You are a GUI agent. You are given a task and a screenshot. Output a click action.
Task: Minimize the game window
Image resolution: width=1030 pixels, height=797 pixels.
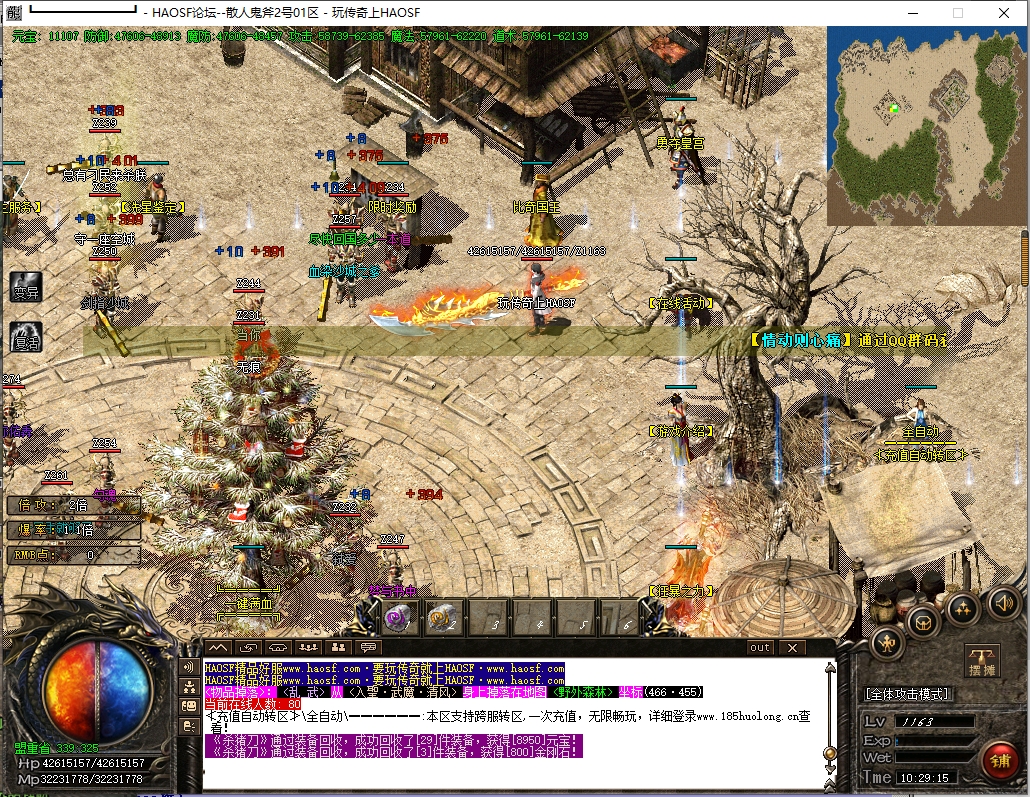tap(911, 13)
